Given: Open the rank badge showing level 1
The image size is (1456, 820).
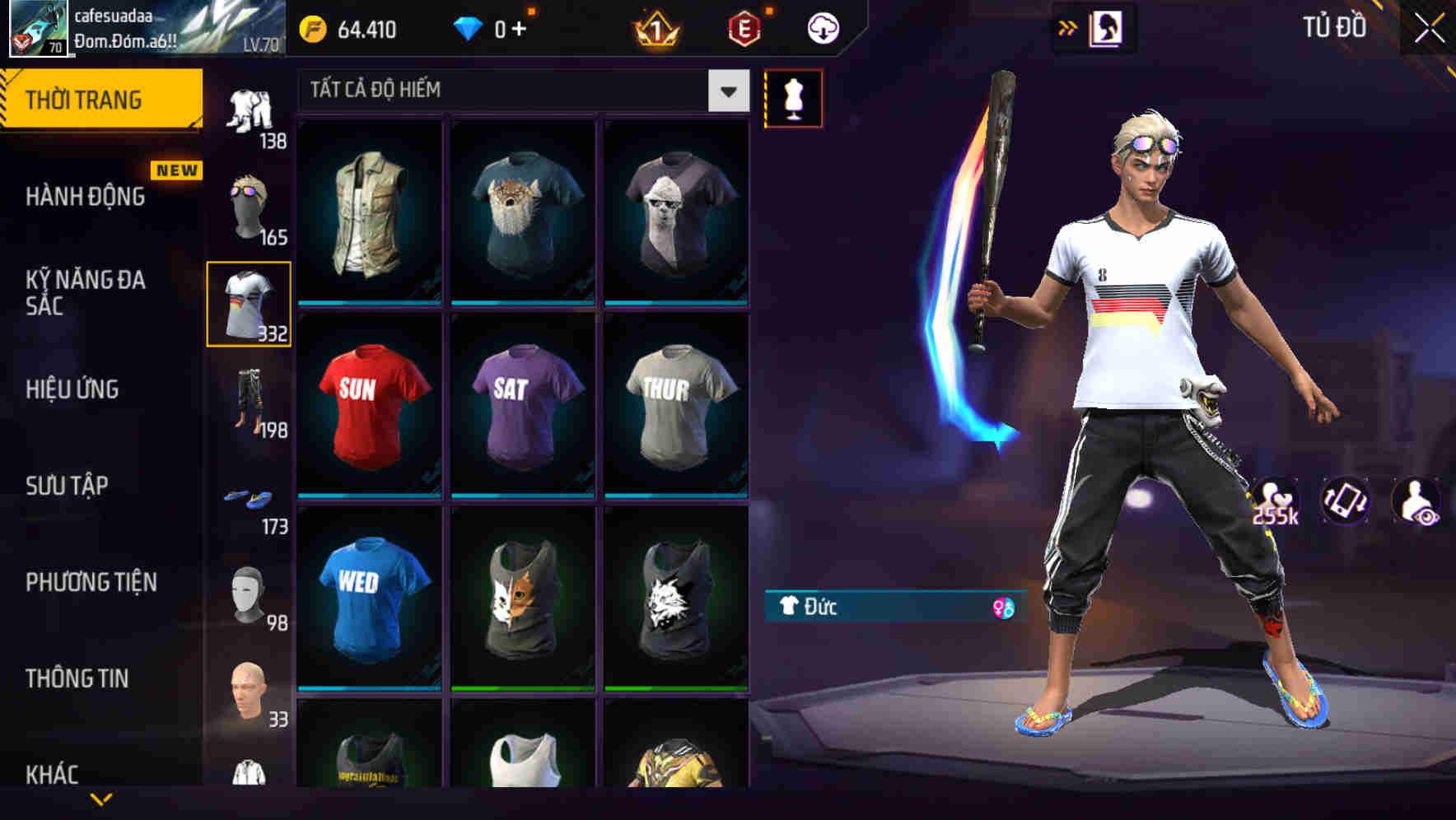Looking at the screenshot, I should [656, 29].
